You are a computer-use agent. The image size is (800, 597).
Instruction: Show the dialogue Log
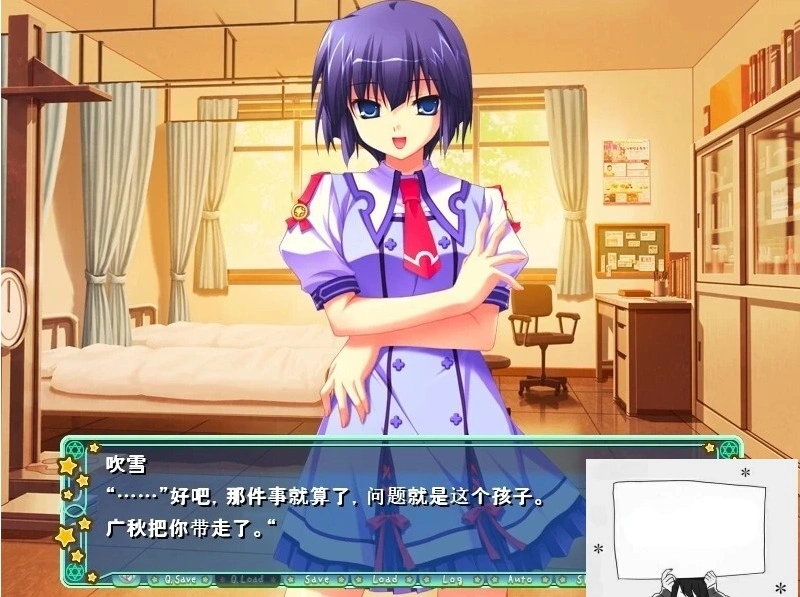452,579
